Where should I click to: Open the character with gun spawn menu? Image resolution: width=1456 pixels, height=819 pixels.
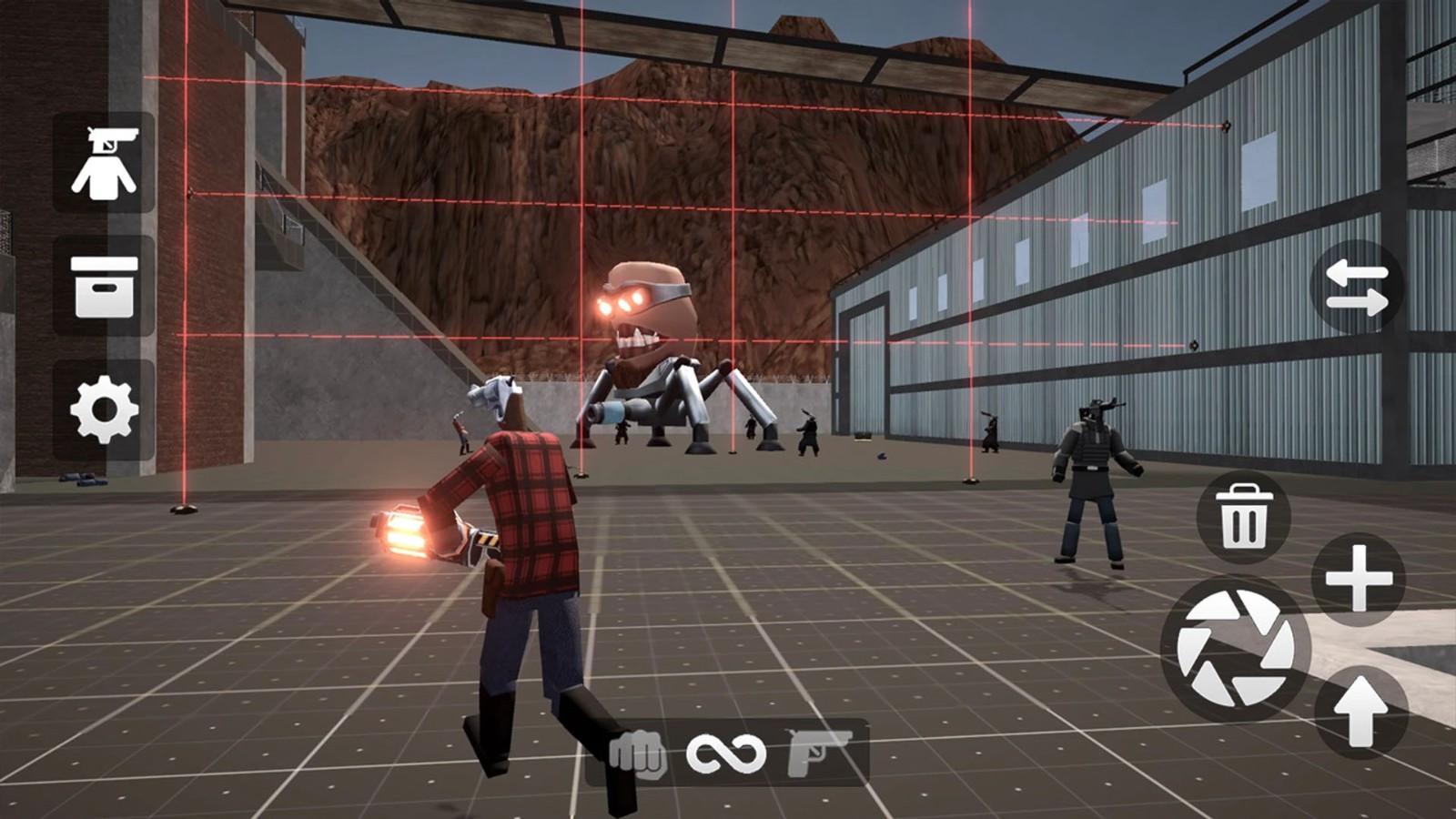pyautogui.click(x=104, y=164)
